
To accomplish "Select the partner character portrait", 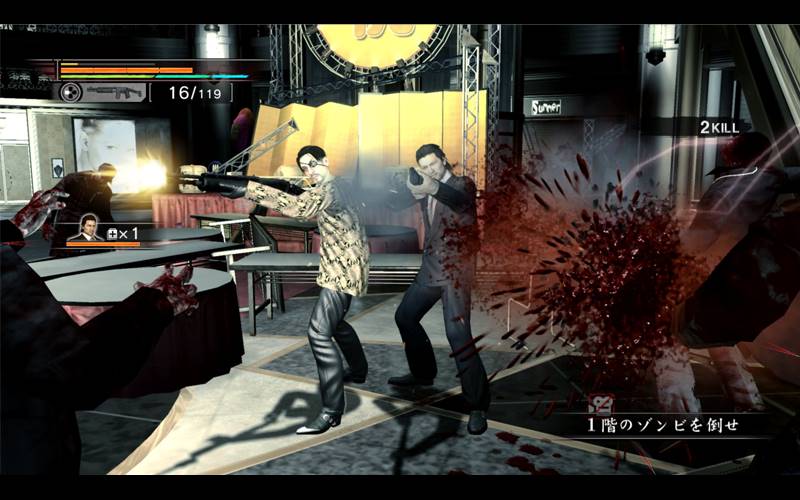I will pos(90,229).
